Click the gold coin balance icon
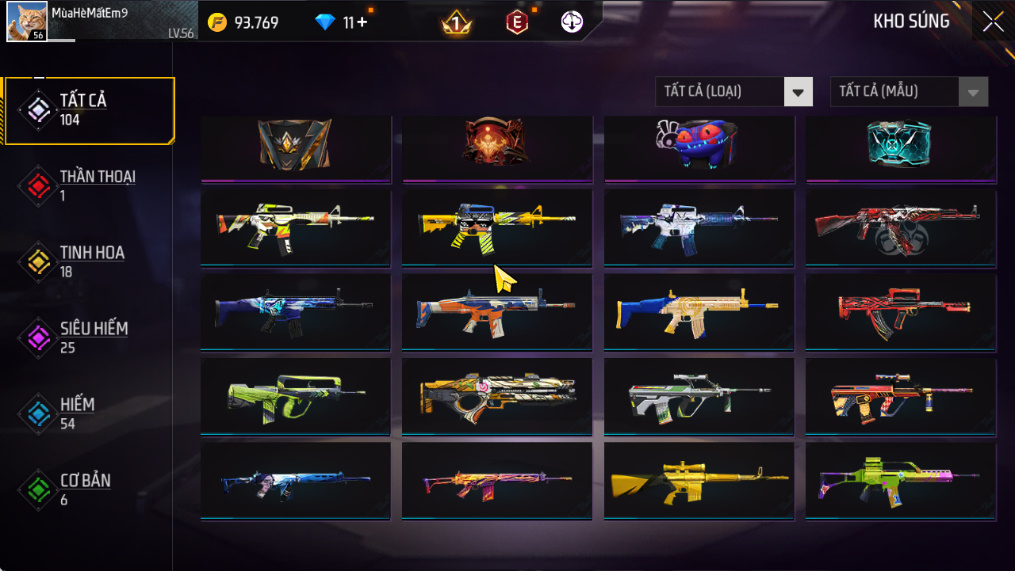Image resolution: width=1015 pixels, height=571 pixels. point(217,22)
